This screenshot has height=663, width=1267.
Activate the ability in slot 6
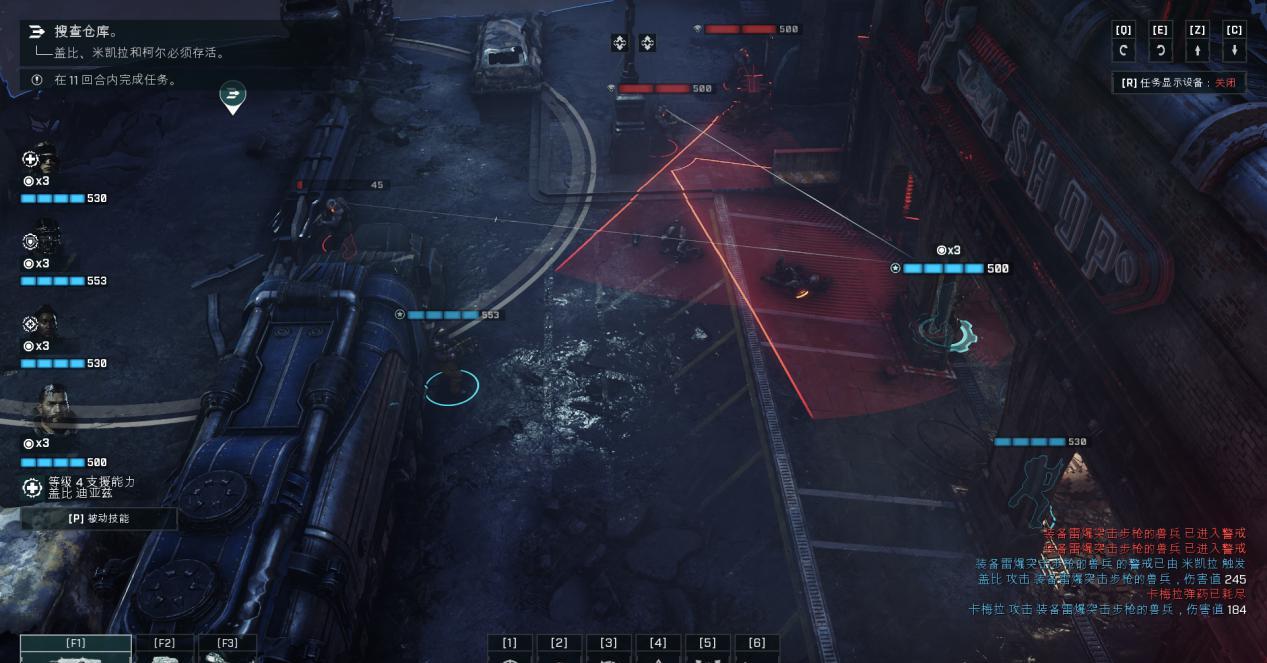point(757,648)
